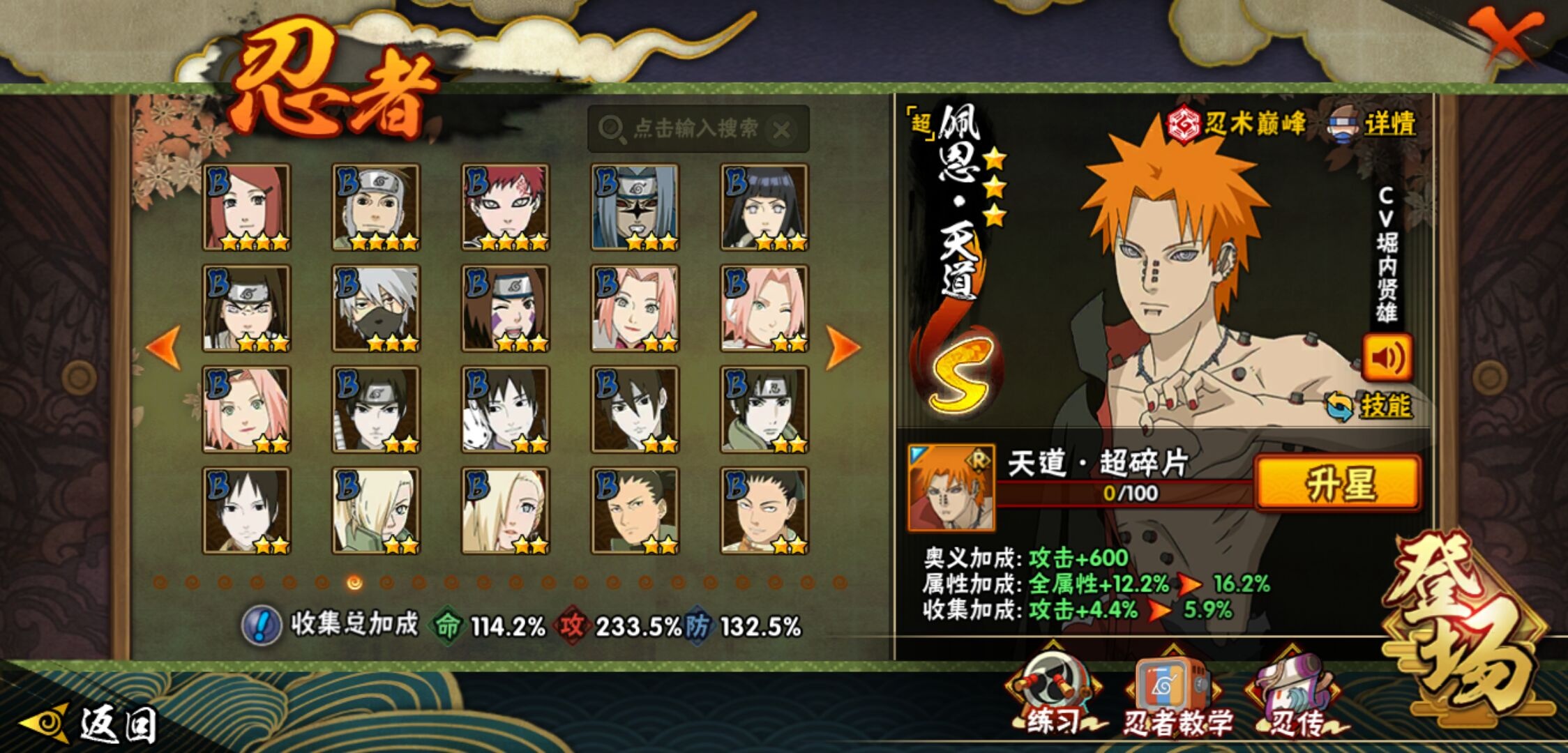1568x753 pixels.
Task: Open 详情 ninja details
Action: pyautogui.click(x=1373, y=125)
